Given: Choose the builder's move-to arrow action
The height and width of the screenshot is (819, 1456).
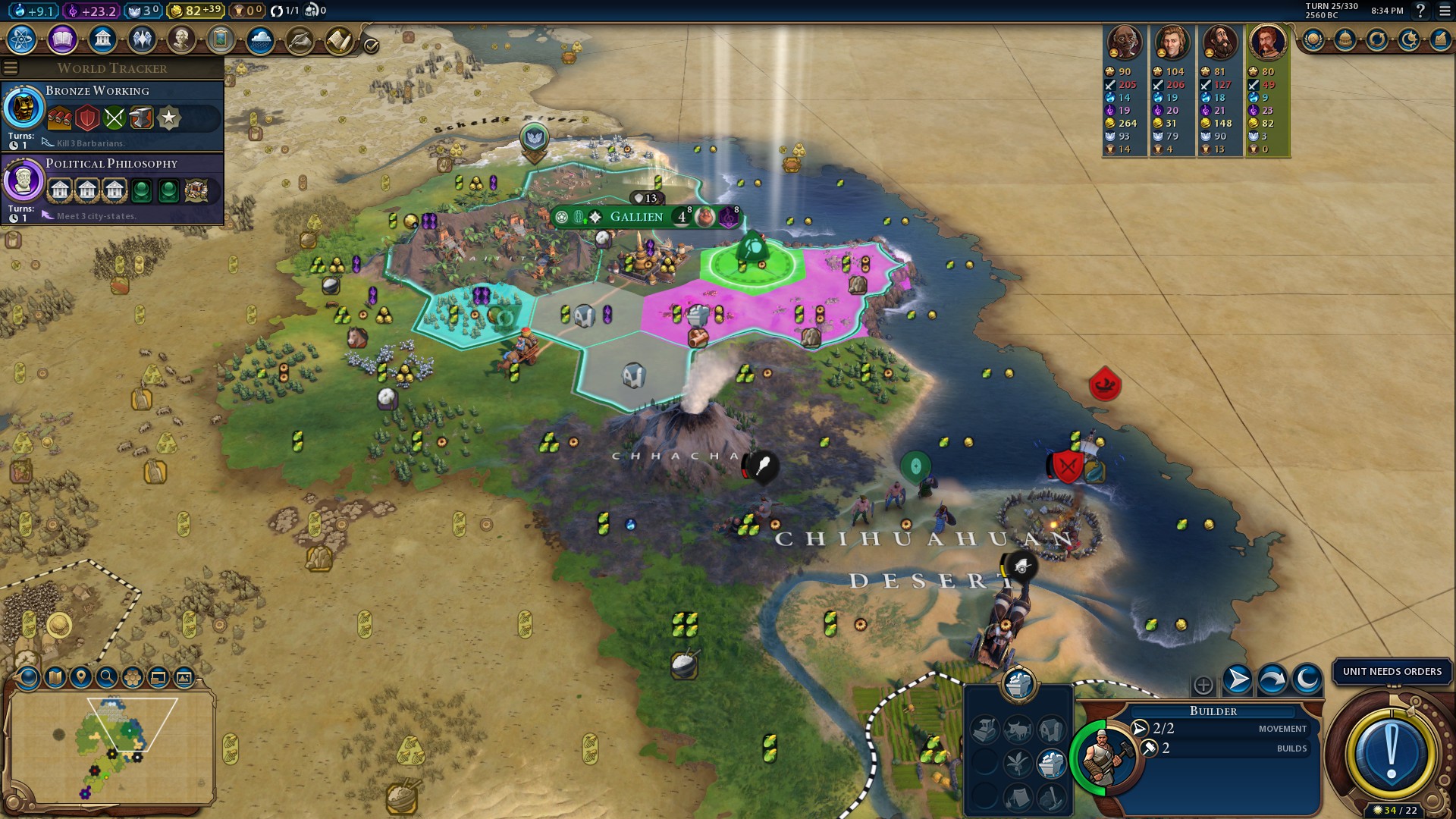Looking at the screenshot, I should click(x=1238, y=679).
